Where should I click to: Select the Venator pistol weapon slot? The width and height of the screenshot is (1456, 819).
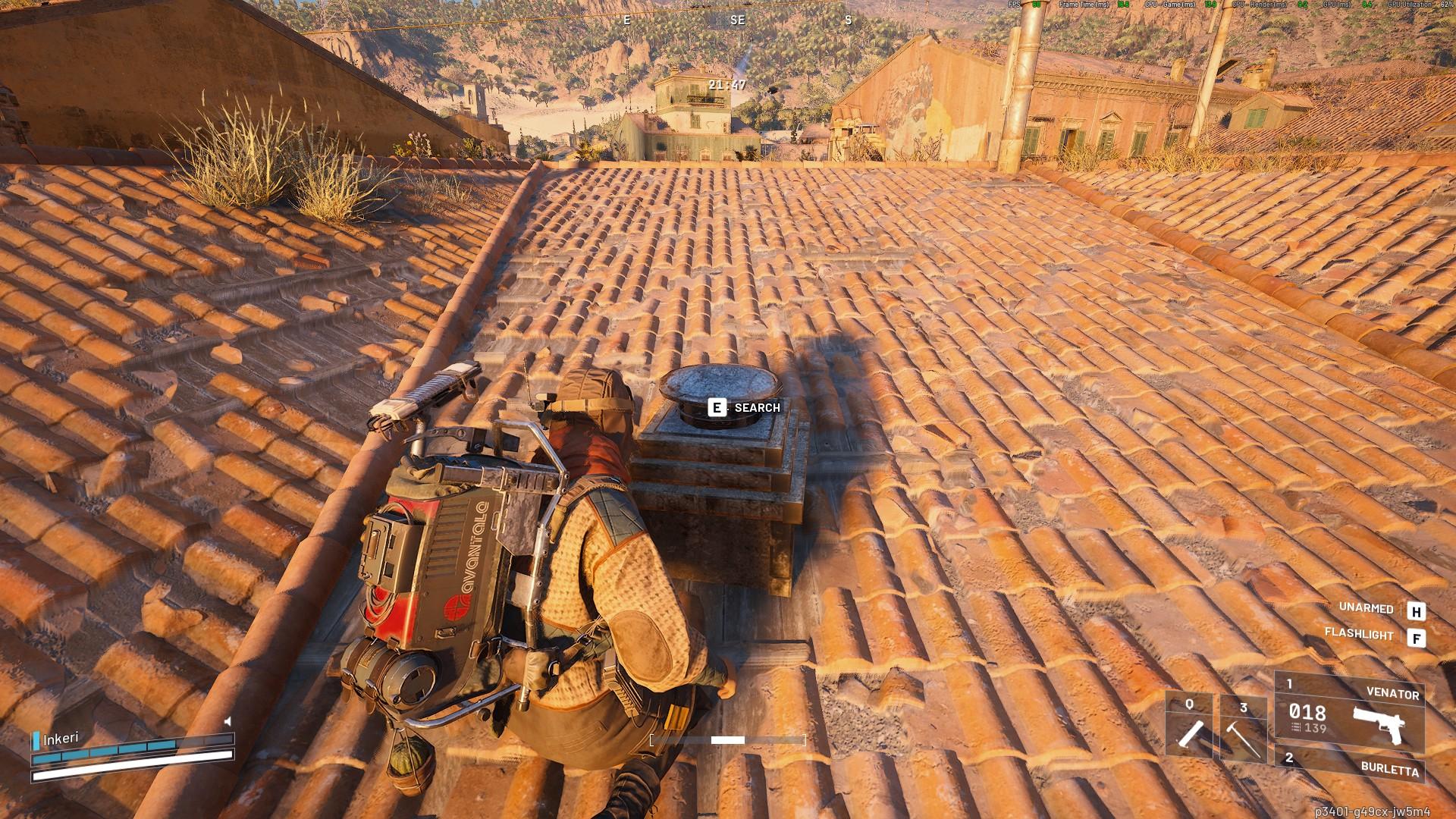click(x=1350, y=712)
